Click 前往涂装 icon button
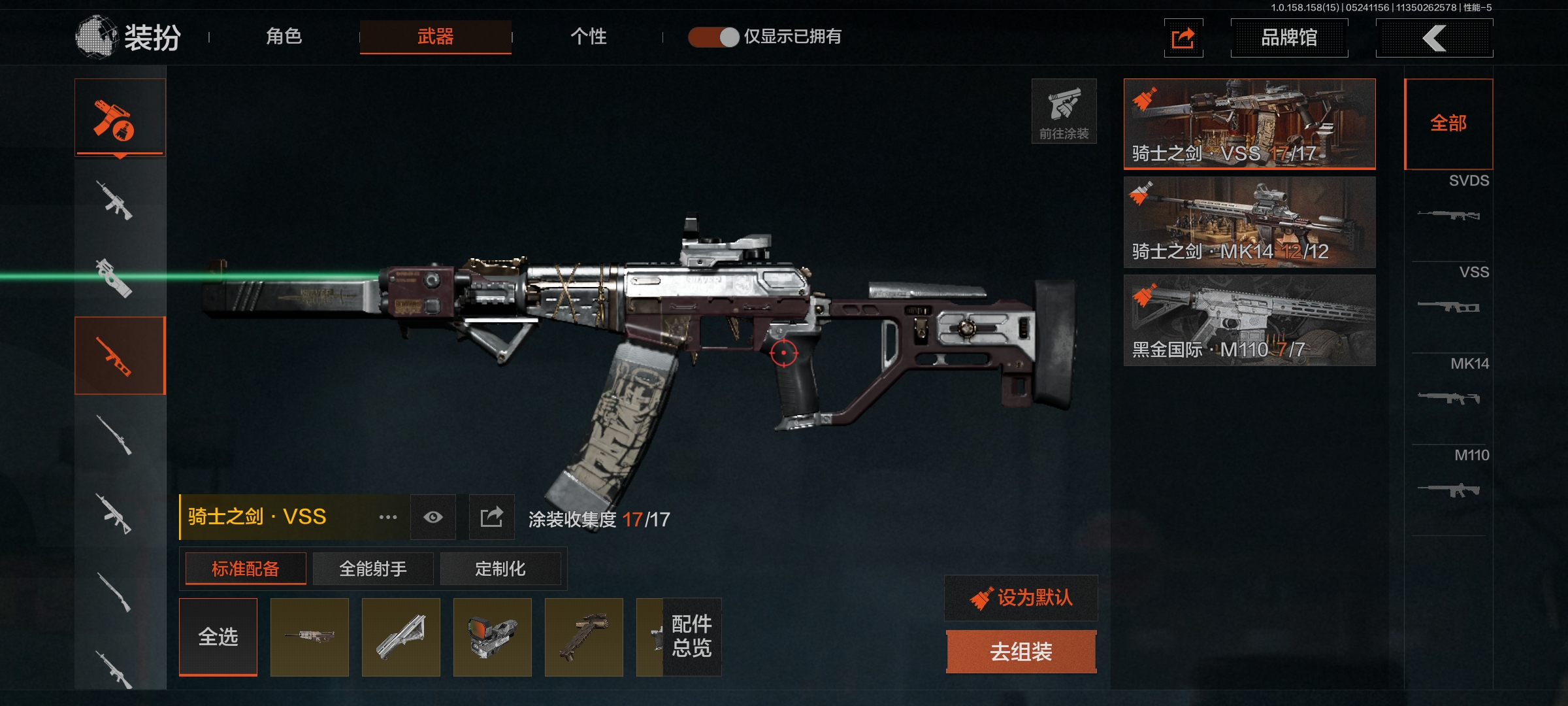 pos(1064,111)
